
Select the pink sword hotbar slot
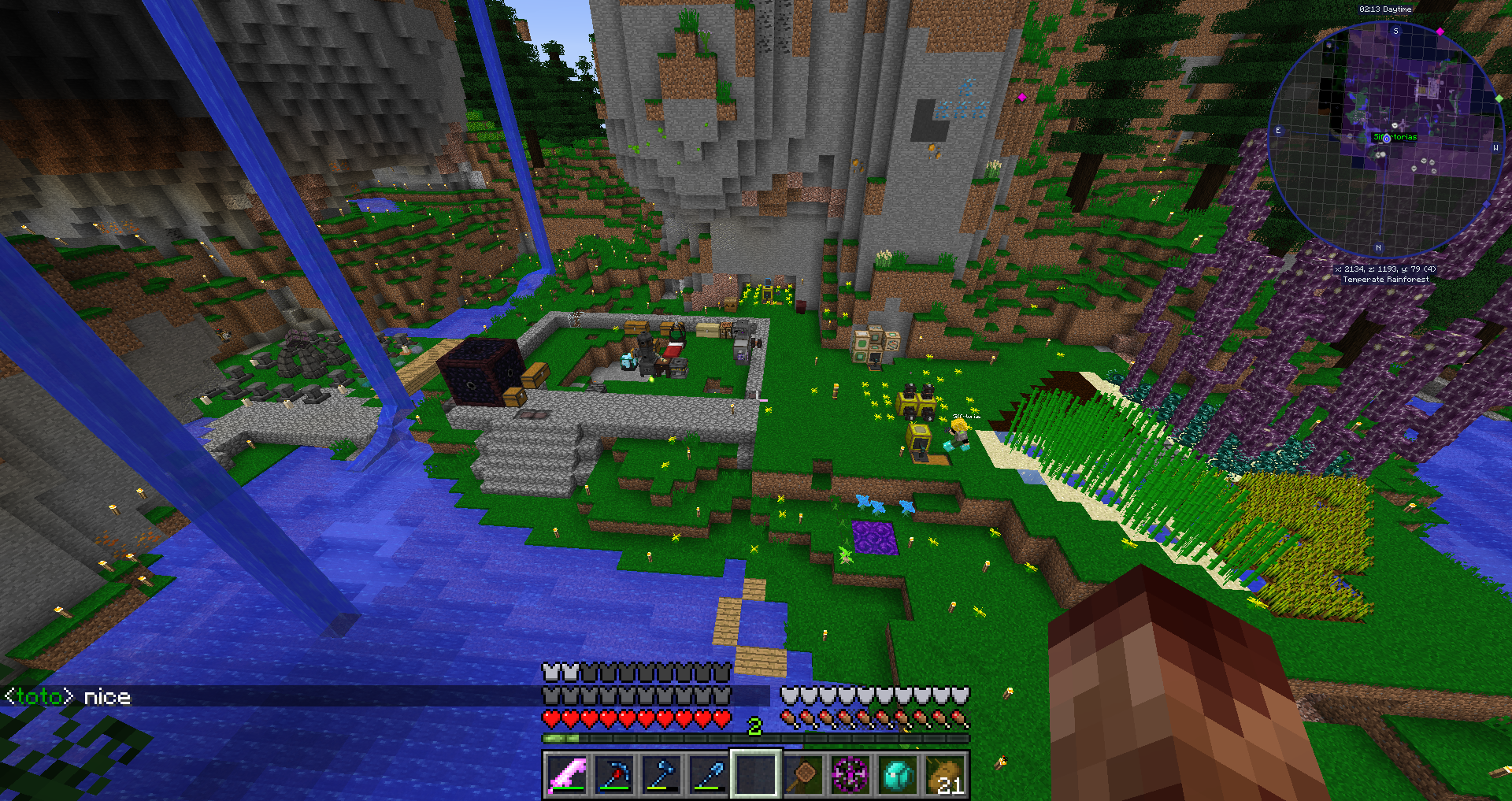[x=567, y=775]
